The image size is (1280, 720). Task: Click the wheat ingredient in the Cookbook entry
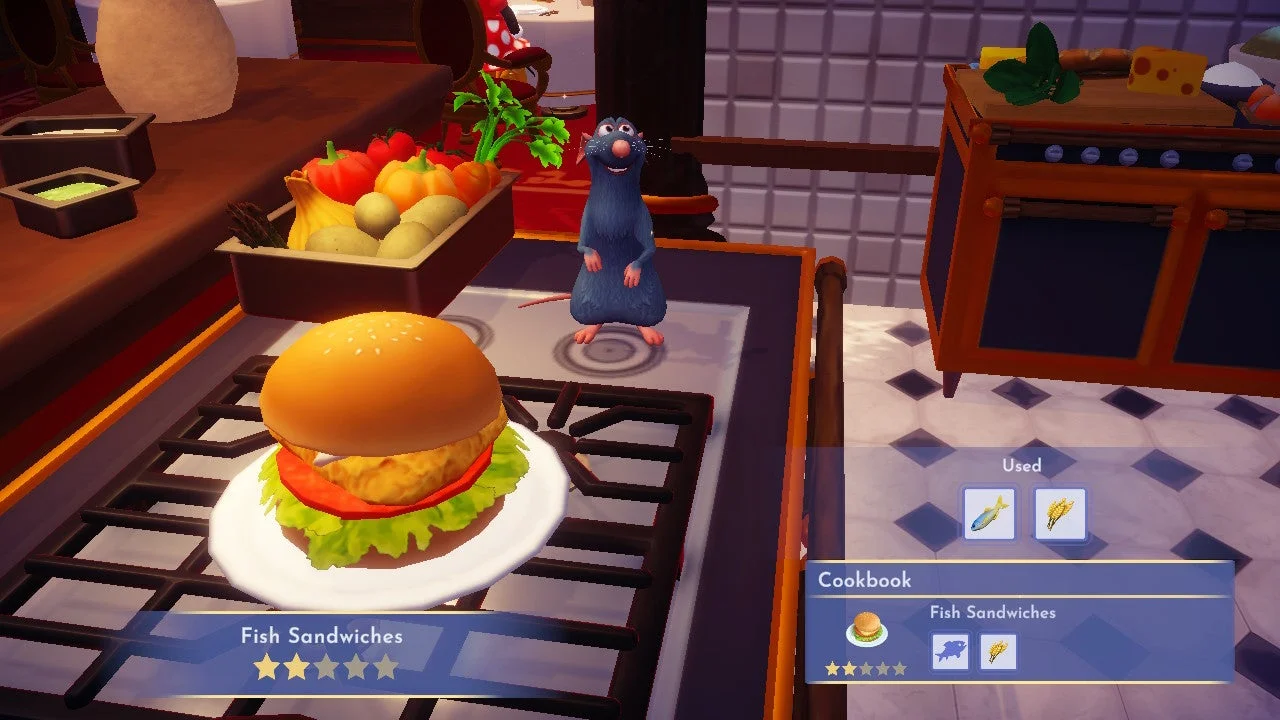pos(998,651)
